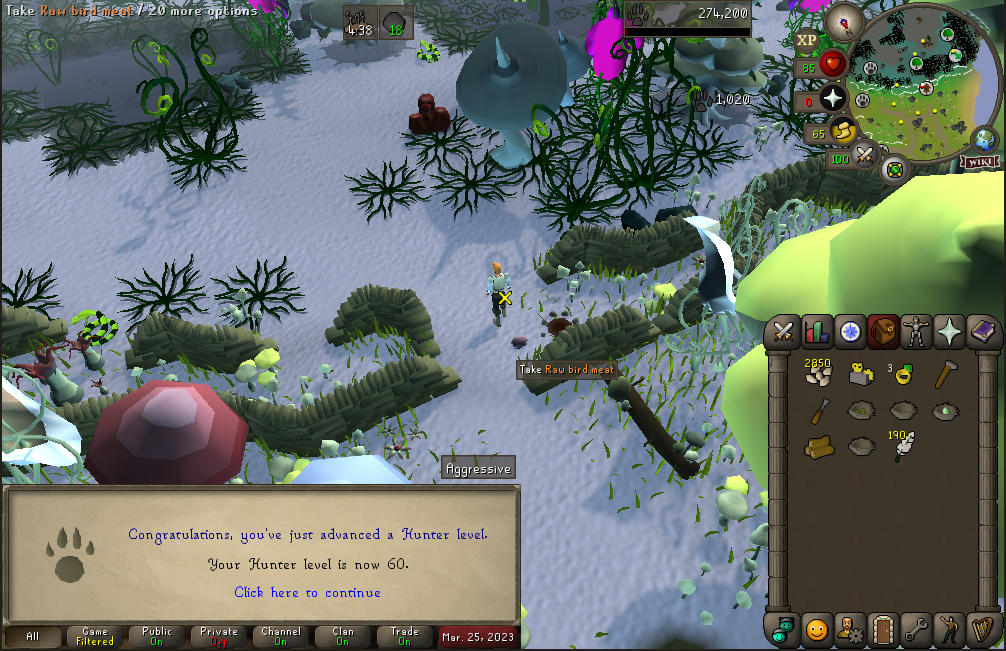This screenshot has width=1006, height=651.
Task: Click the Wiki lookup banner
Action: (x=980, y=162)
